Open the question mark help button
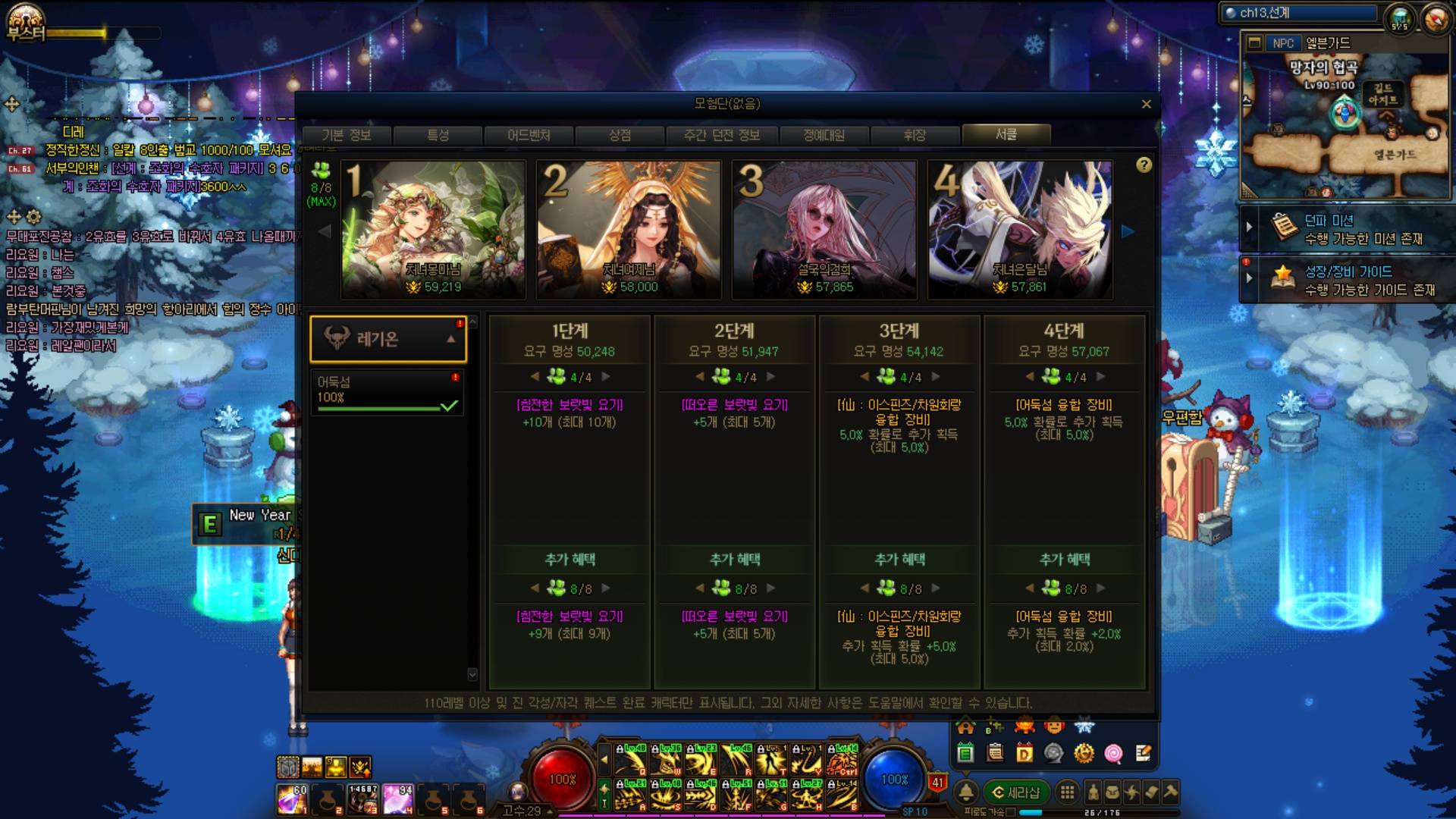 1144,165
